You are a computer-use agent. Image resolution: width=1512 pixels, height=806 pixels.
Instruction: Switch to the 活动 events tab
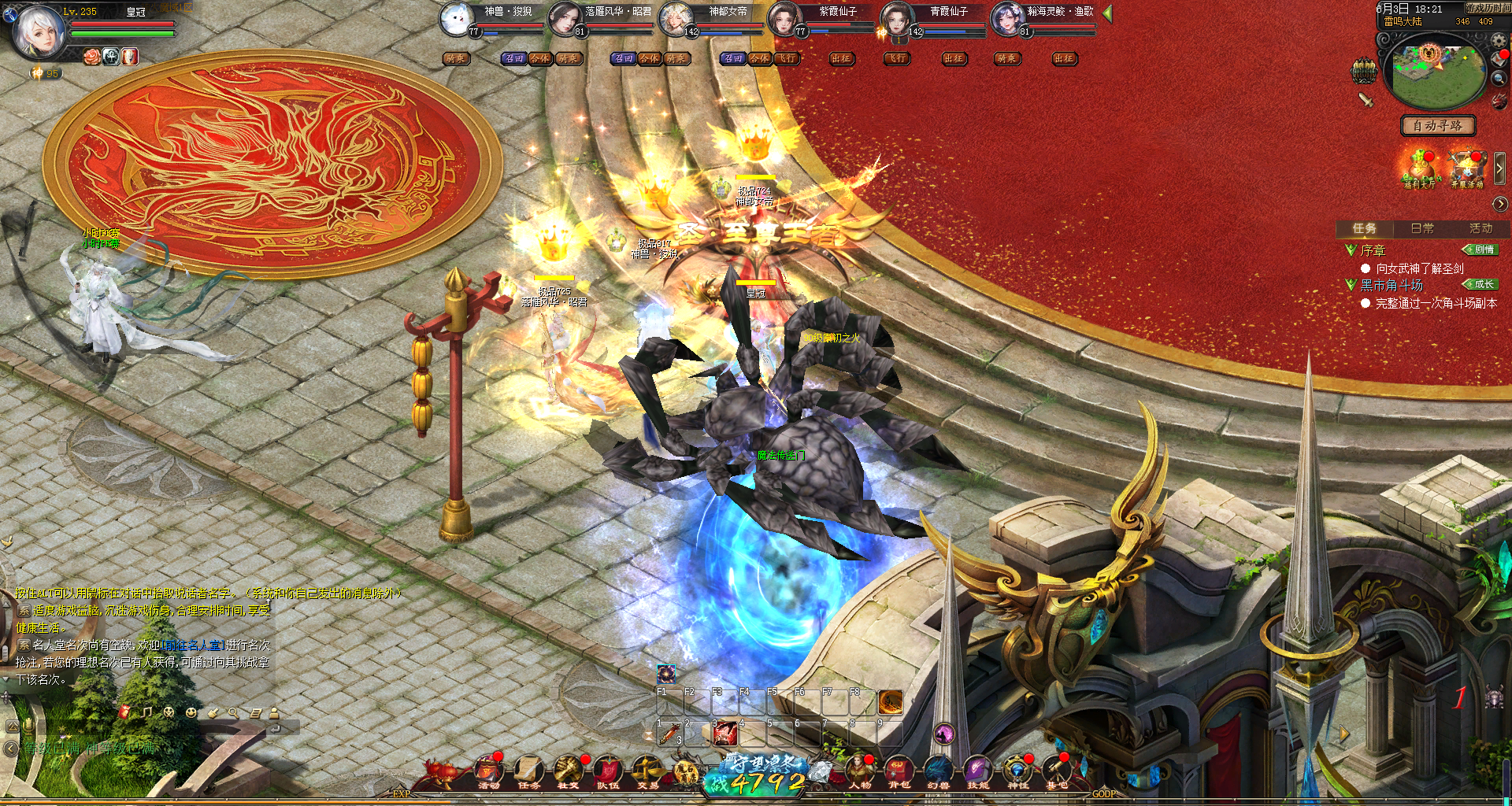tap(1480, 228)
